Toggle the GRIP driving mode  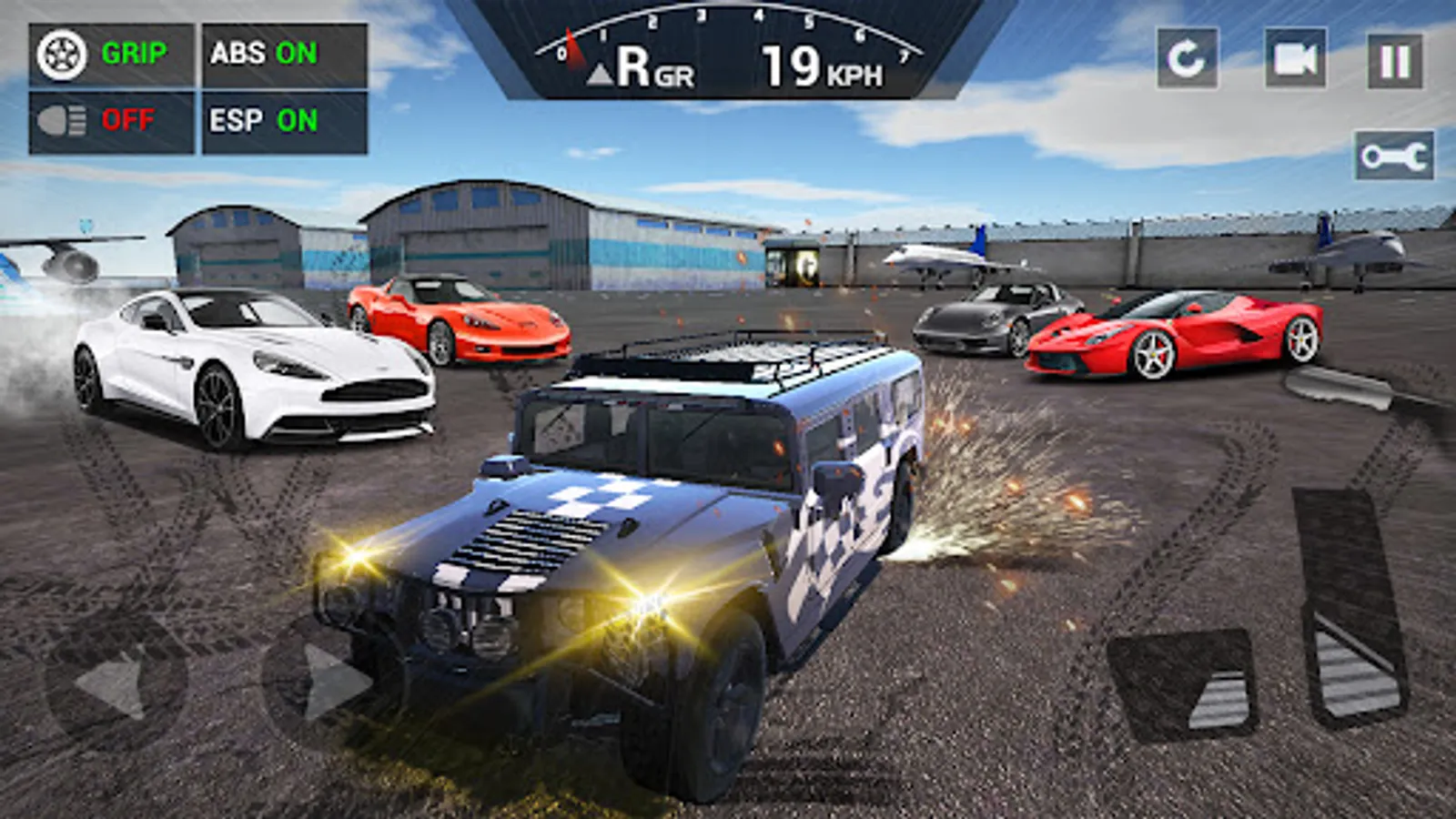click(134, 53)
